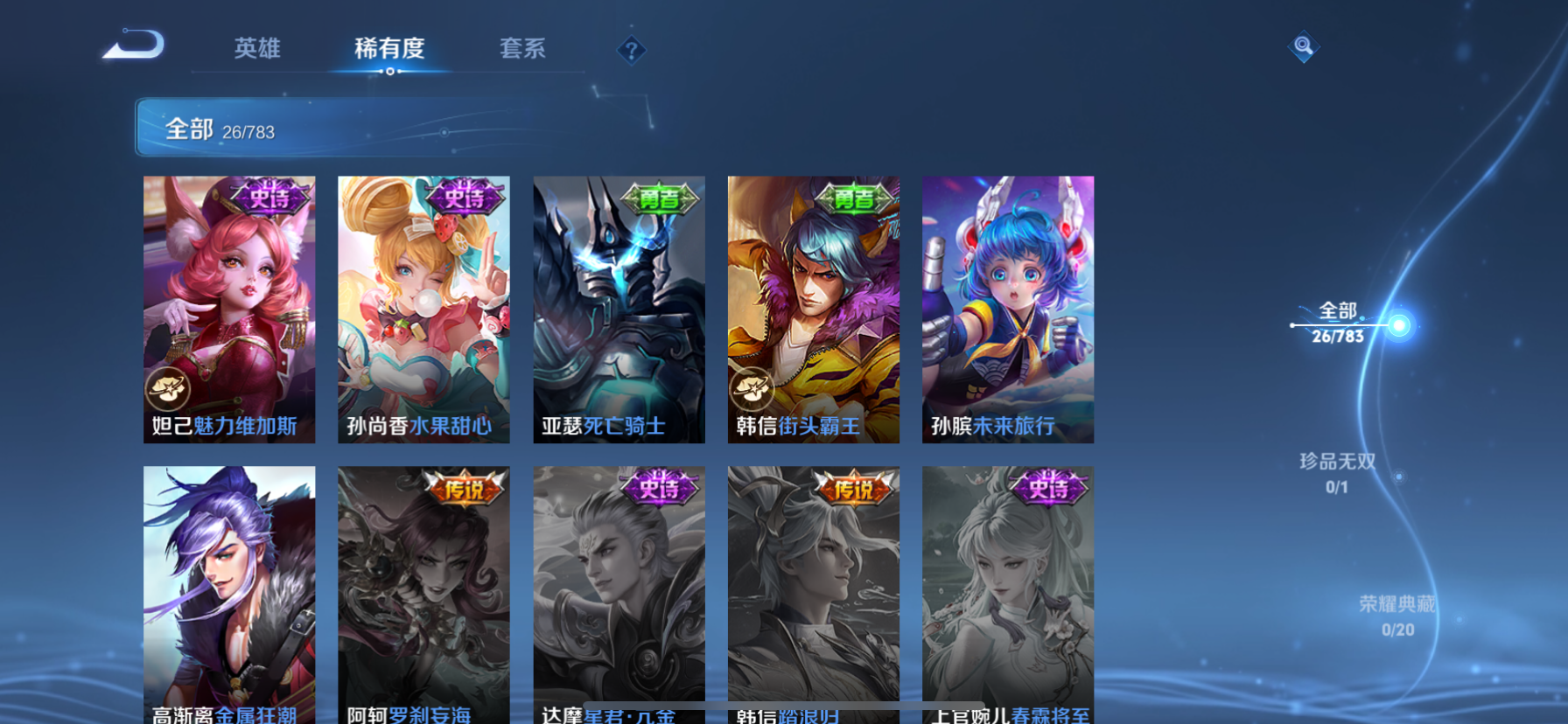The image size is (1568, 724).
Task: Open the magnifier search icon
Action: coord(1303,45)
